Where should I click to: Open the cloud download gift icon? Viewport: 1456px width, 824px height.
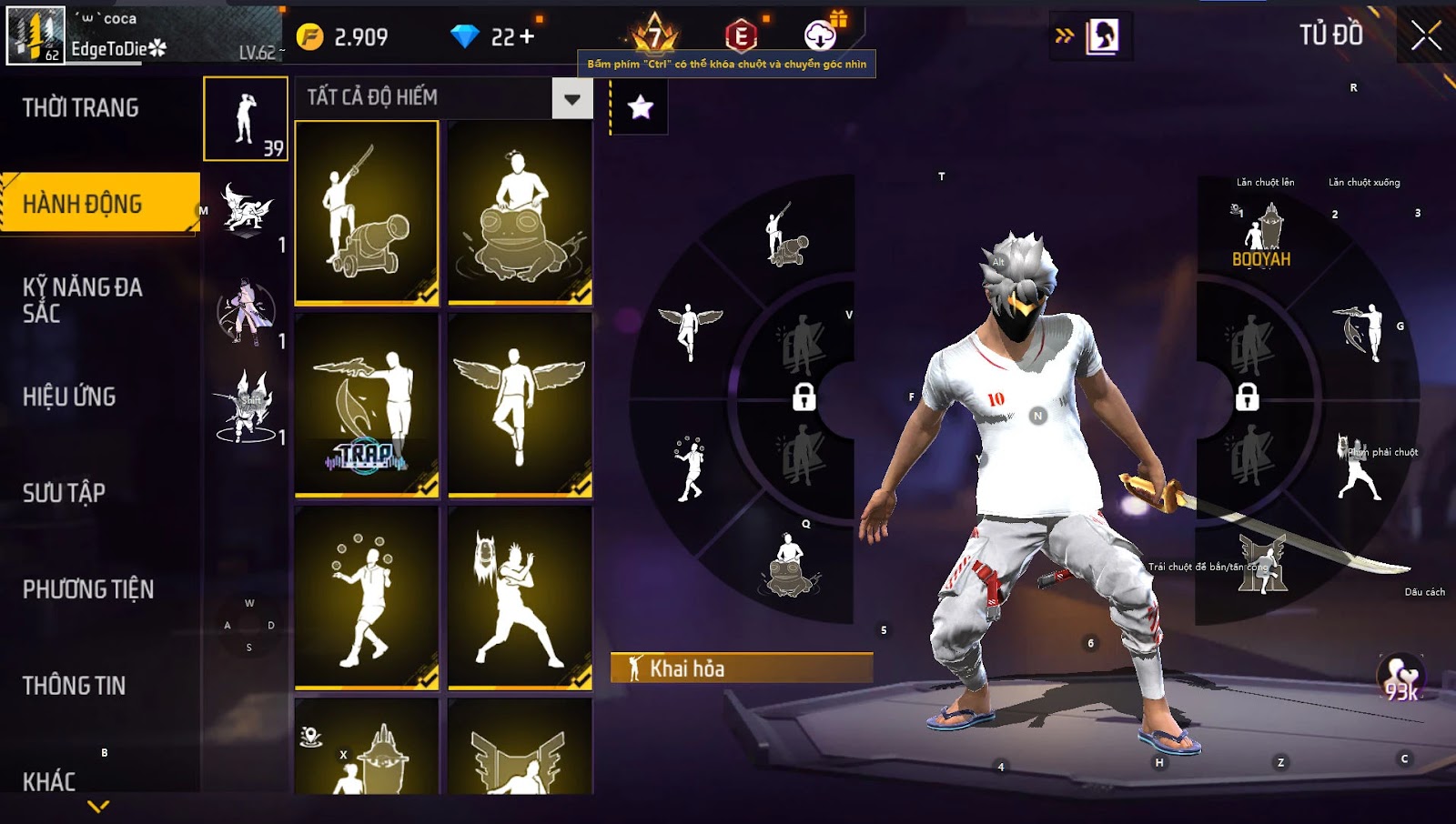point(821,35)
